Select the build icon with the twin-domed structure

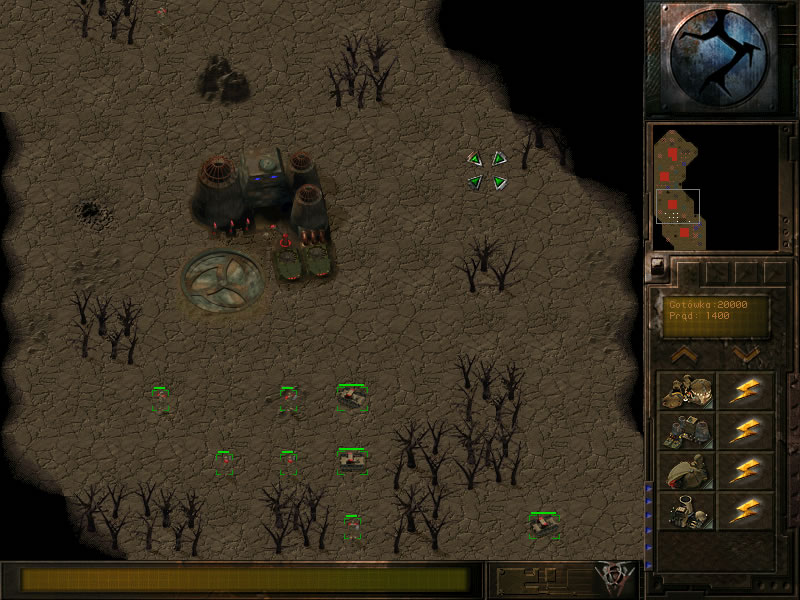[x=686, y=391]
